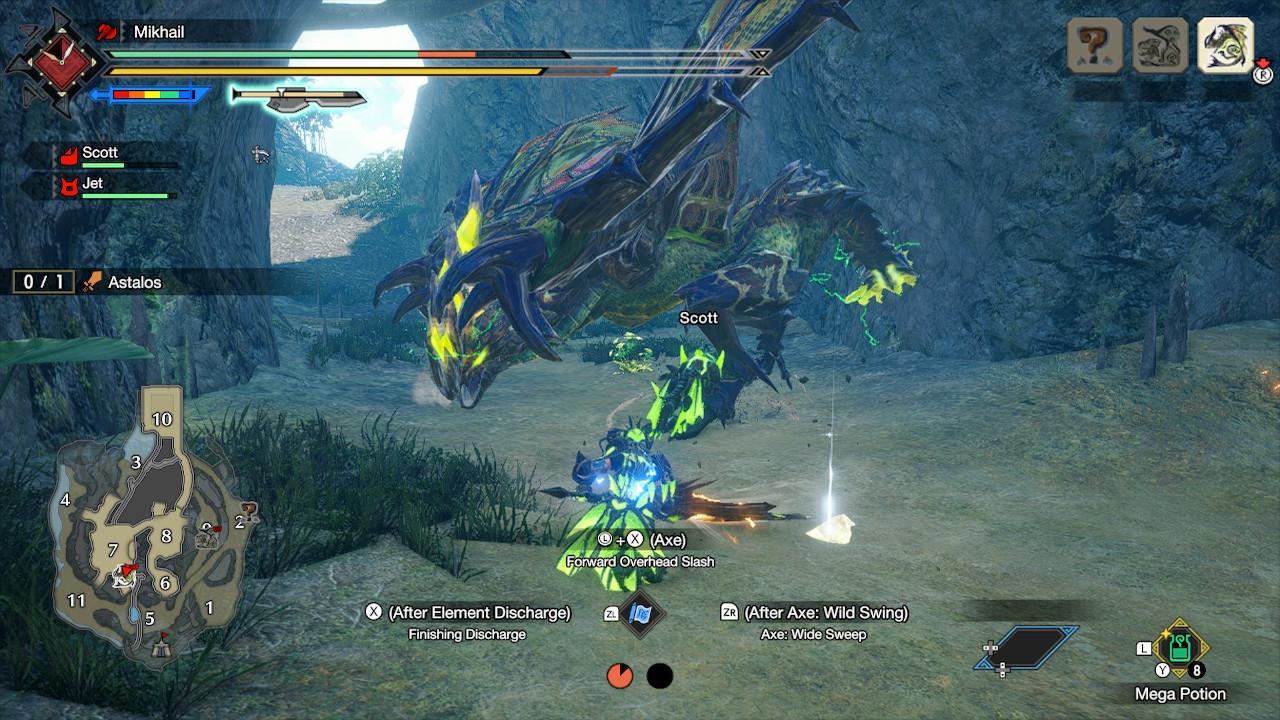Pick the middle target monster icon
Viewport: 1280px width, 720px height.
(1160, 46)
